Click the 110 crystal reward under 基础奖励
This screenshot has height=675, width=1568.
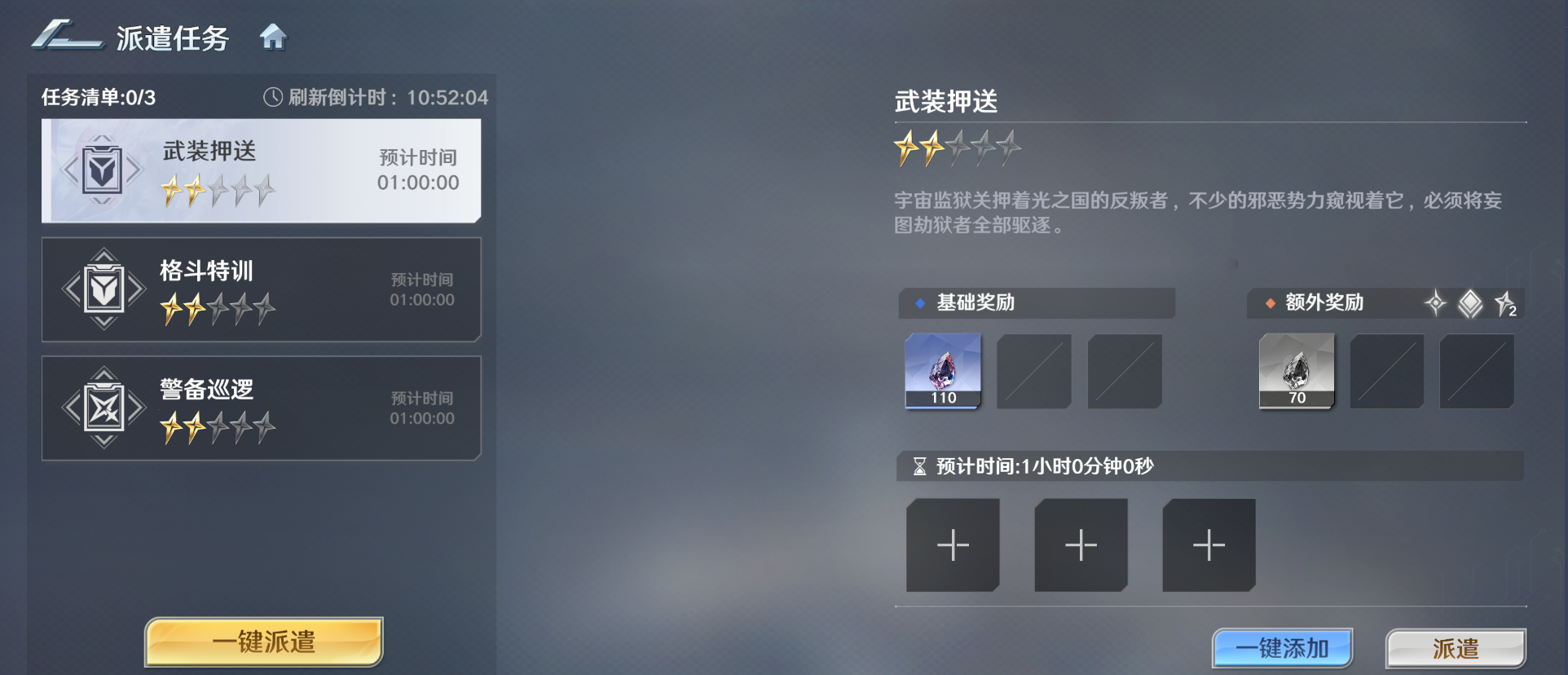942,372
